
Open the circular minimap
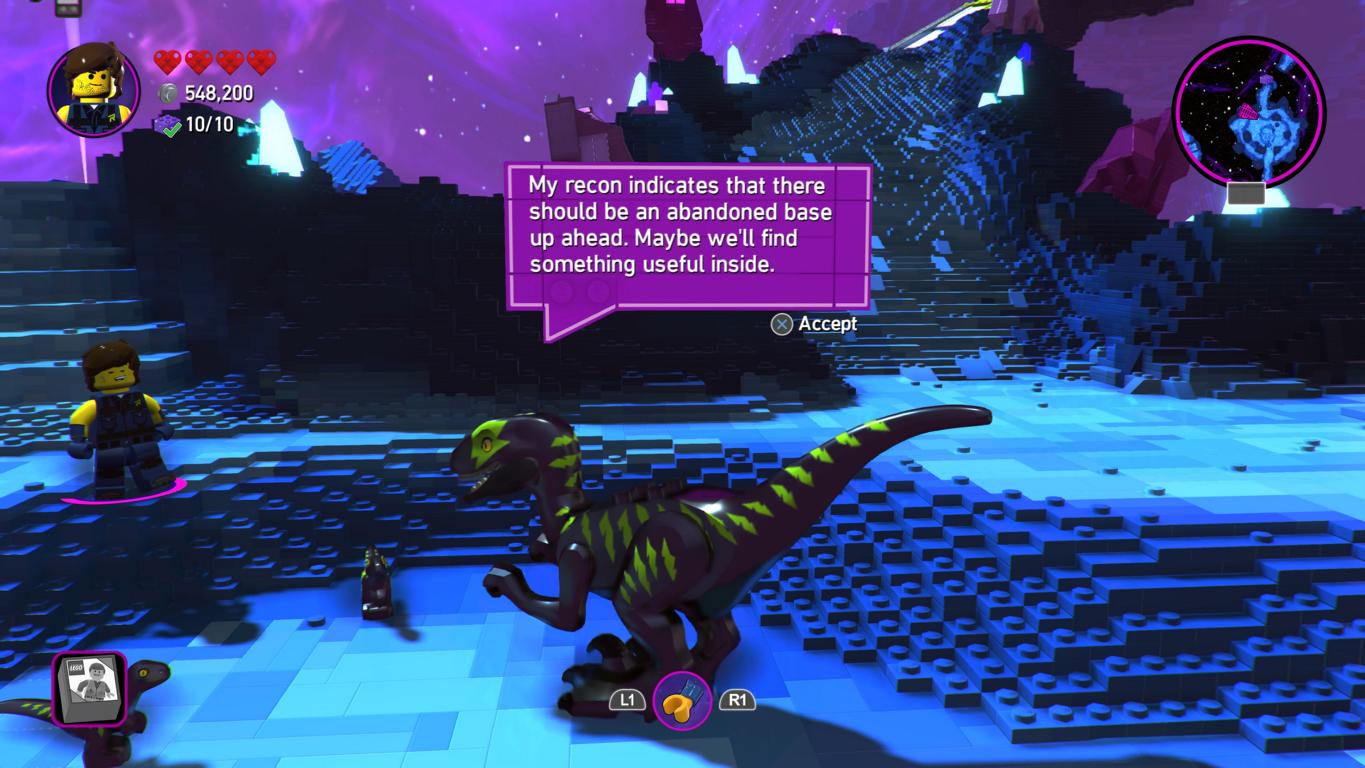tap(1248, 110)
